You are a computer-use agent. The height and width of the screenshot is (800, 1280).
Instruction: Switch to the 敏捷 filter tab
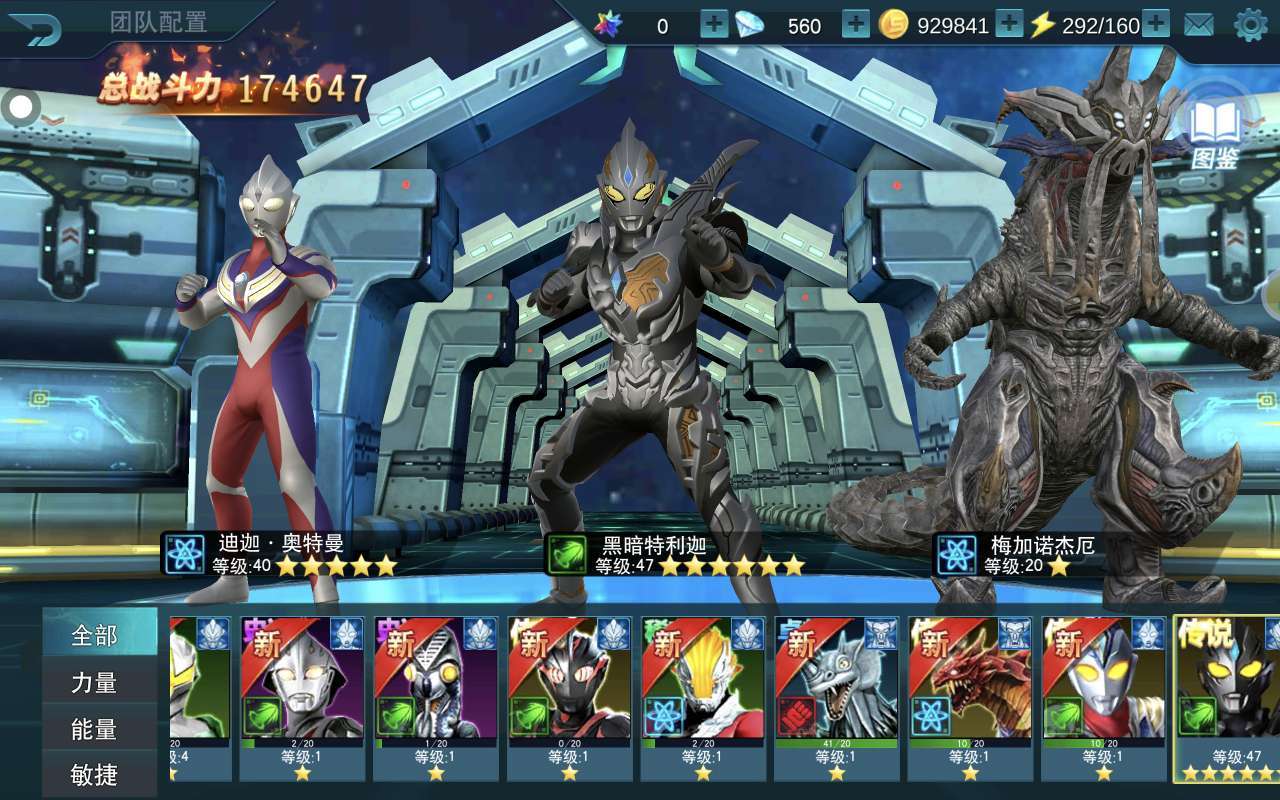pyautogui.click(x=95, y=775)
